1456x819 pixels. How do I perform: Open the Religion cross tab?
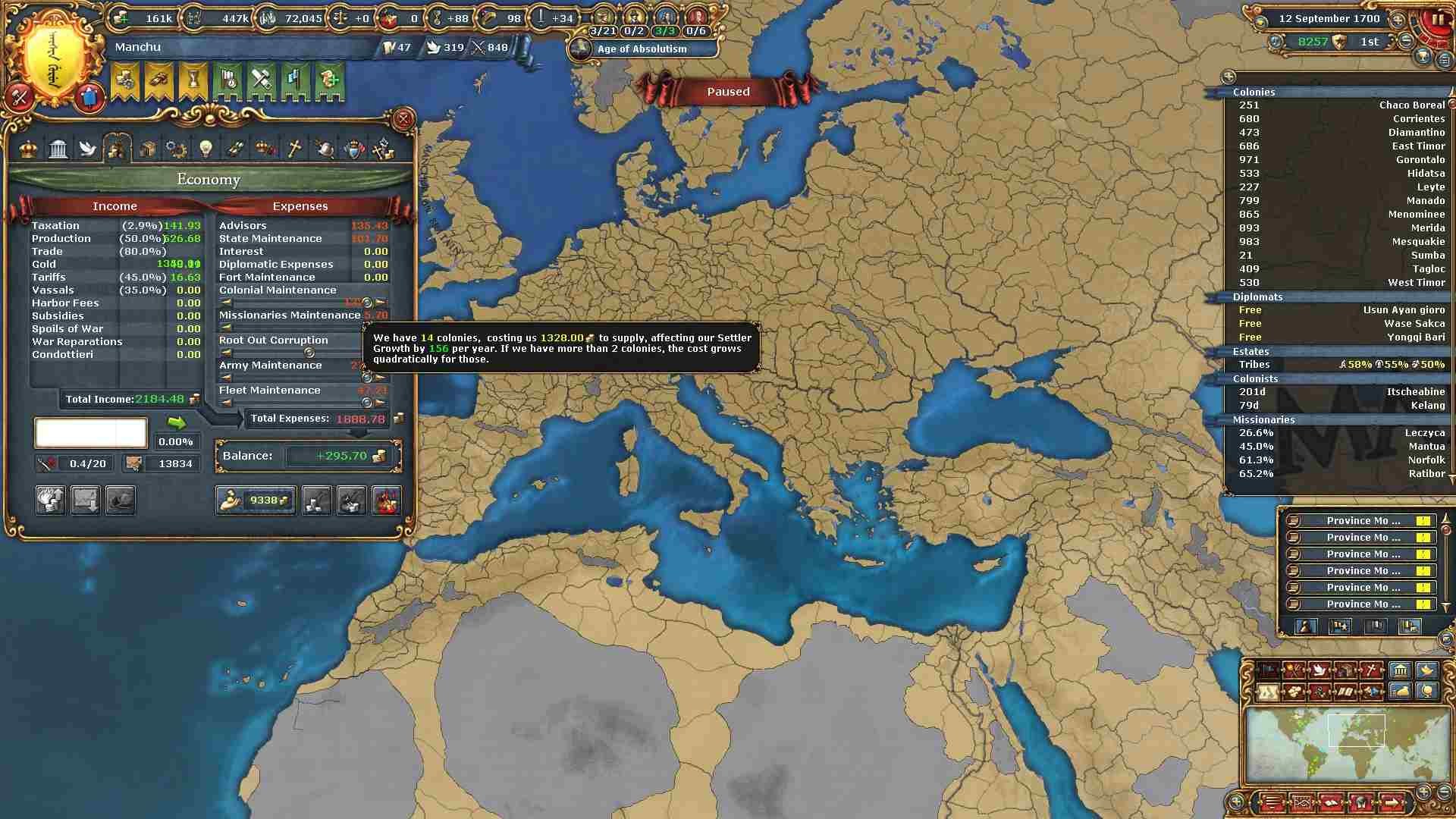point(294,149)
